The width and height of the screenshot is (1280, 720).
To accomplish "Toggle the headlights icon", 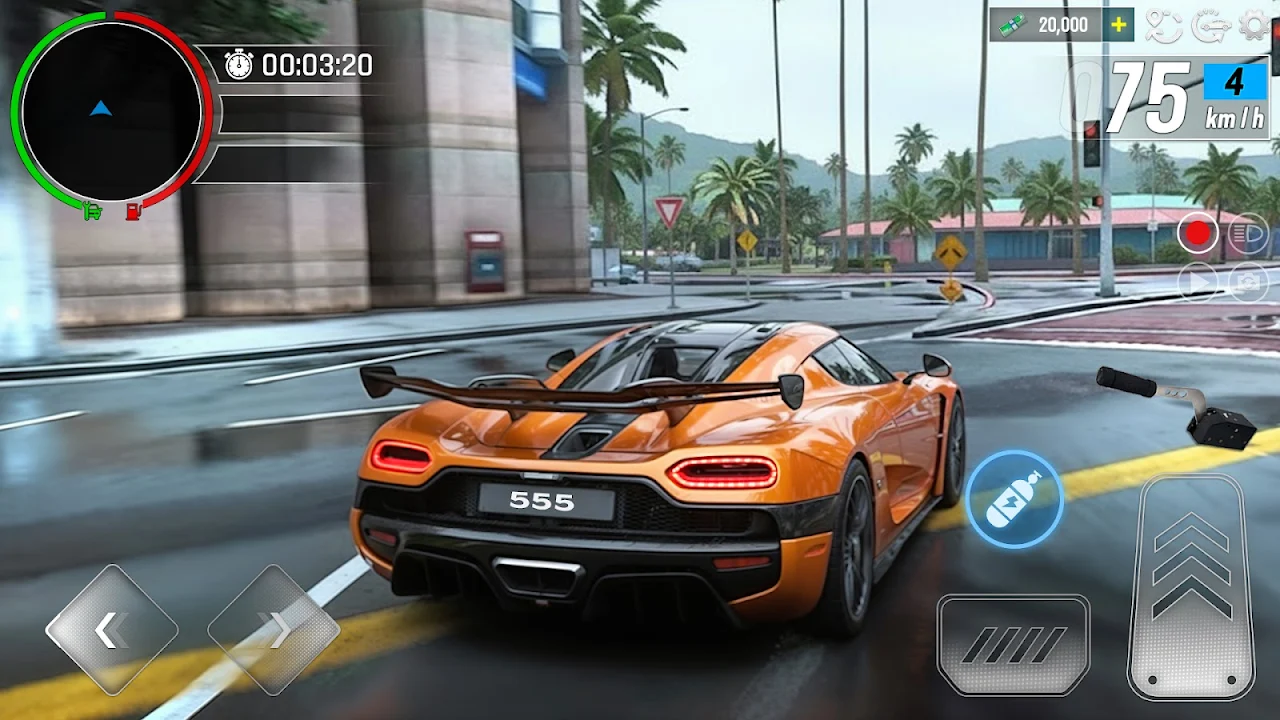I will [1247, 234].
